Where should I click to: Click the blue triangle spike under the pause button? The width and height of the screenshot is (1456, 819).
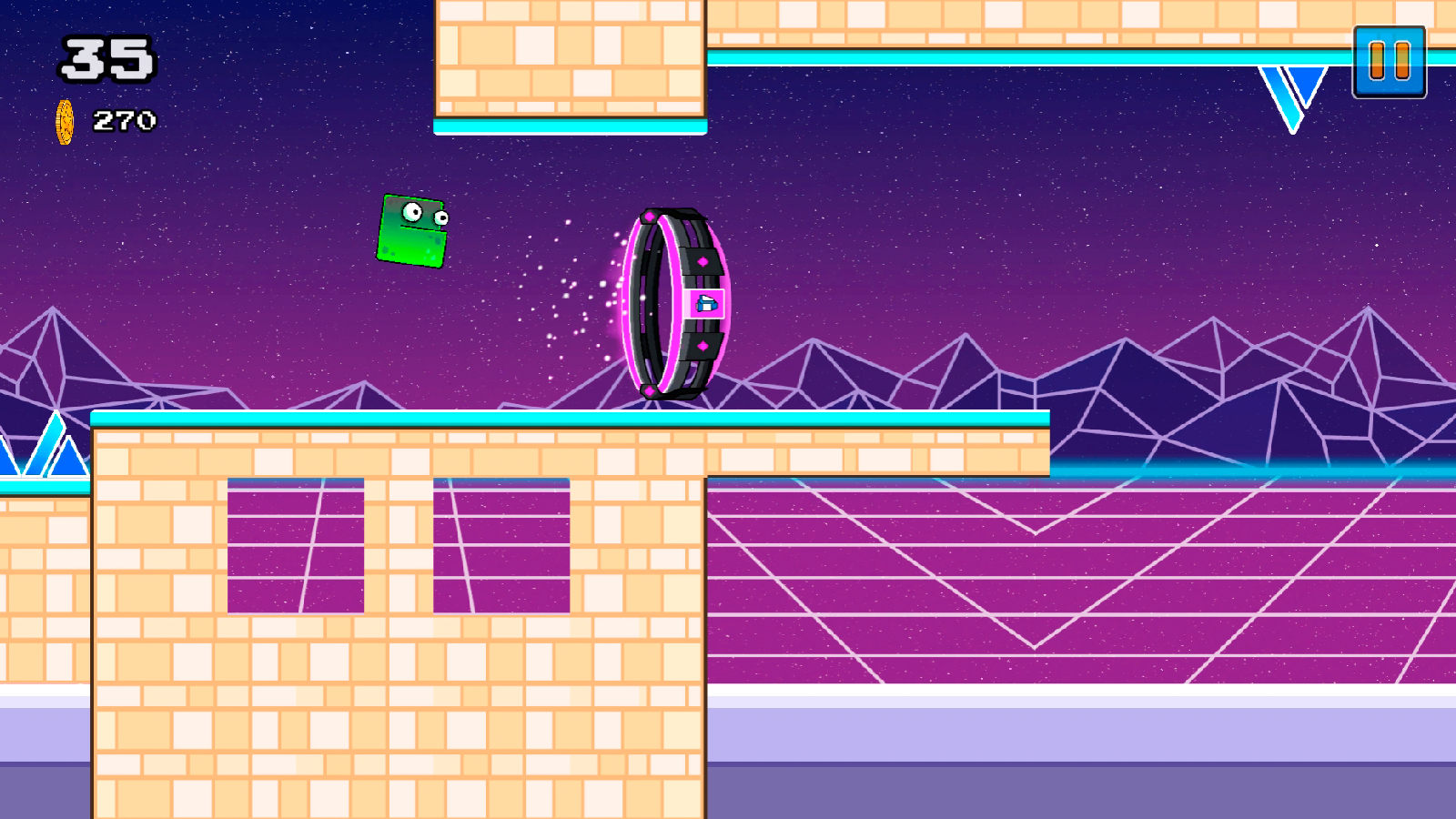coord(1290,86)
